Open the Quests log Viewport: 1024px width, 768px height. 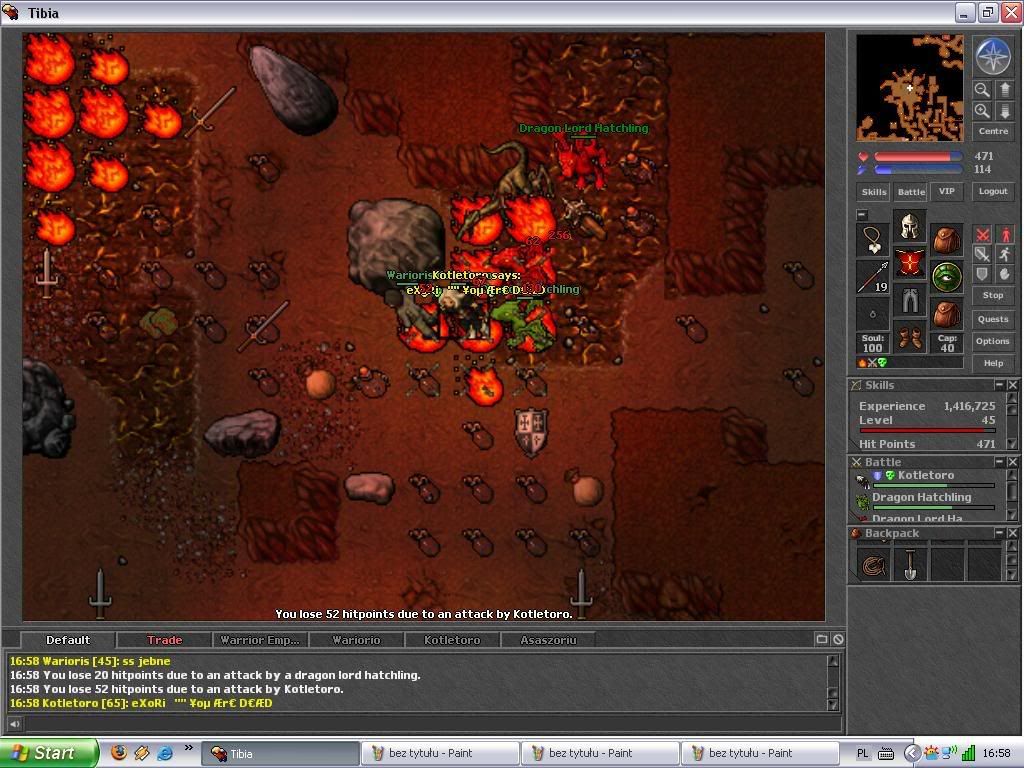pyautogui.click(x=993, y=319)
